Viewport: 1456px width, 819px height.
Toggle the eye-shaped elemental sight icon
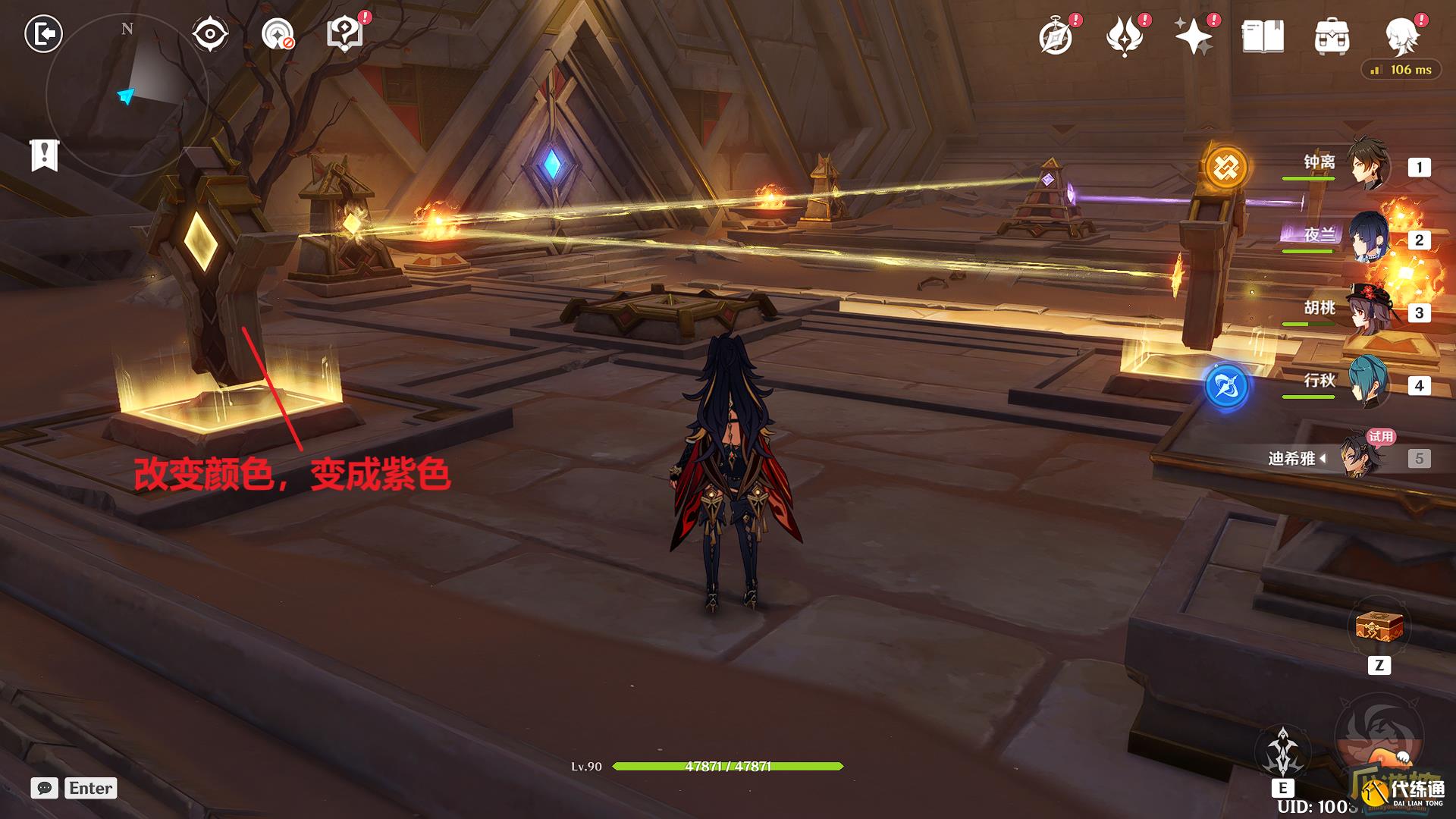coord(209,34)
